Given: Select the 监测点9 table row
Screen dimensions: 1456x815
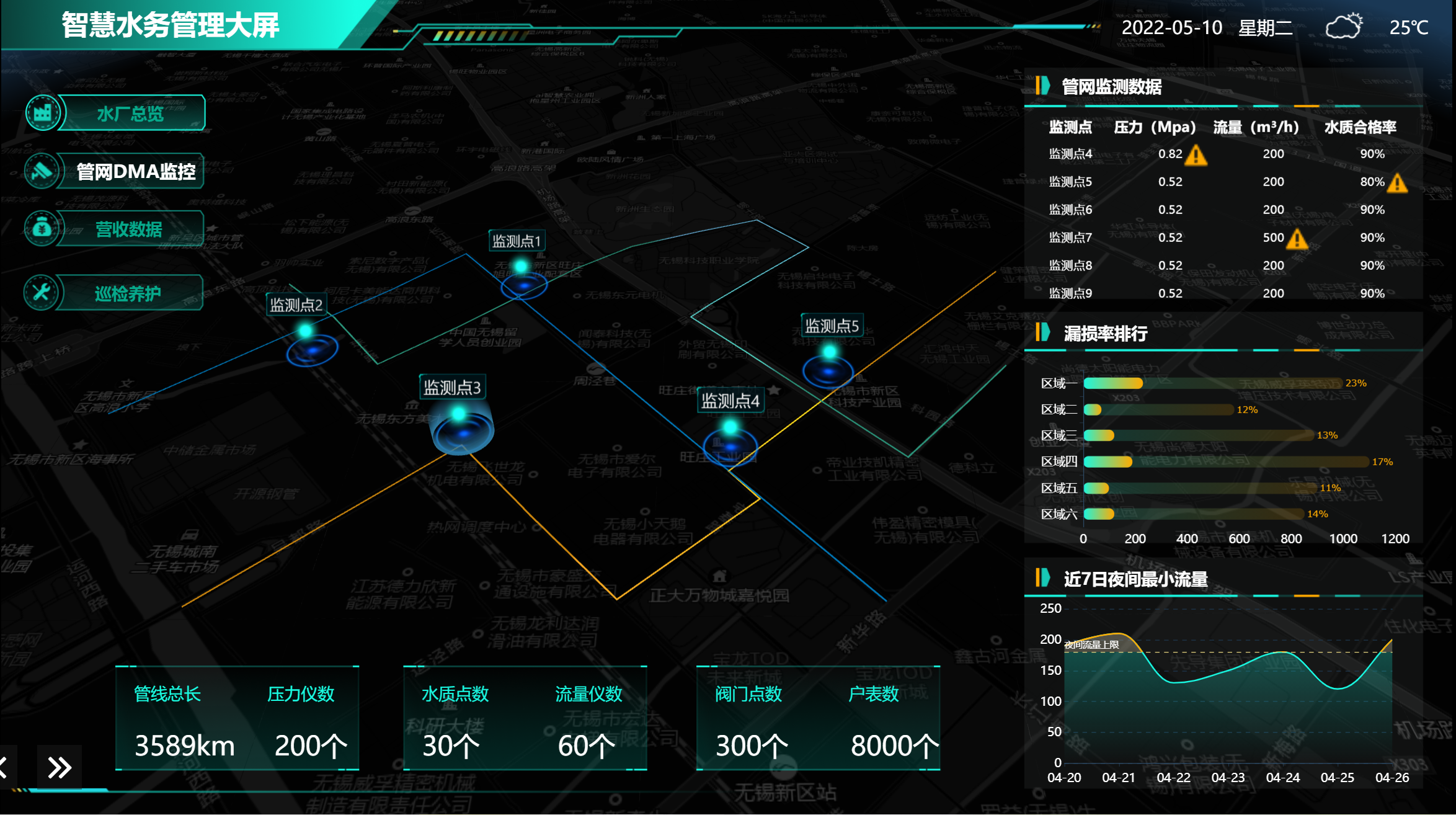Looking at the screenshot, I should [x=1070, y=293].
